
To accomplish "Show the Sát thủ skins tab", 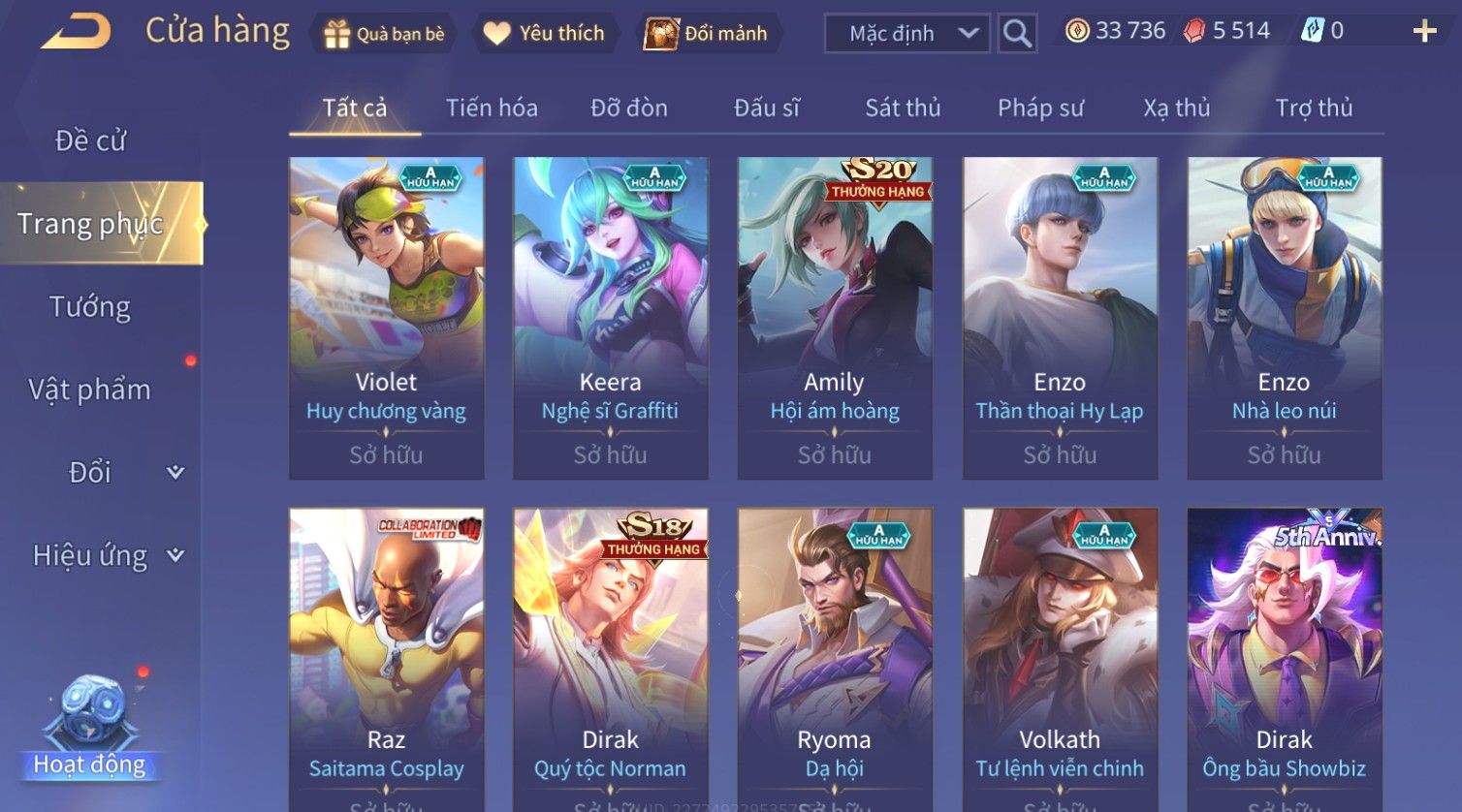I will tap(903, 108).
